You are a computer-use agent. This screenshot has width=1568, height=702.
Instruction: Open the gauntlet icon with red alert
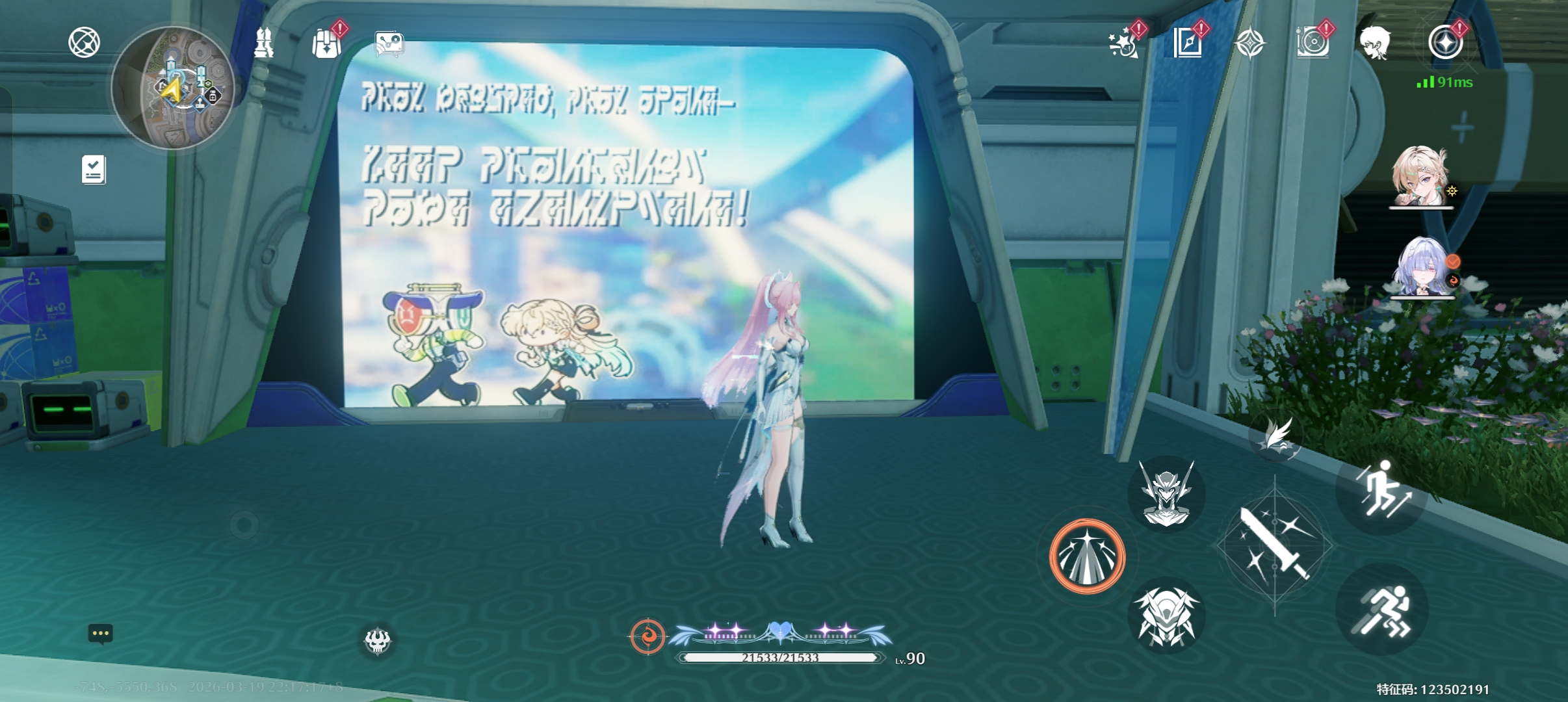click(326, 44)
